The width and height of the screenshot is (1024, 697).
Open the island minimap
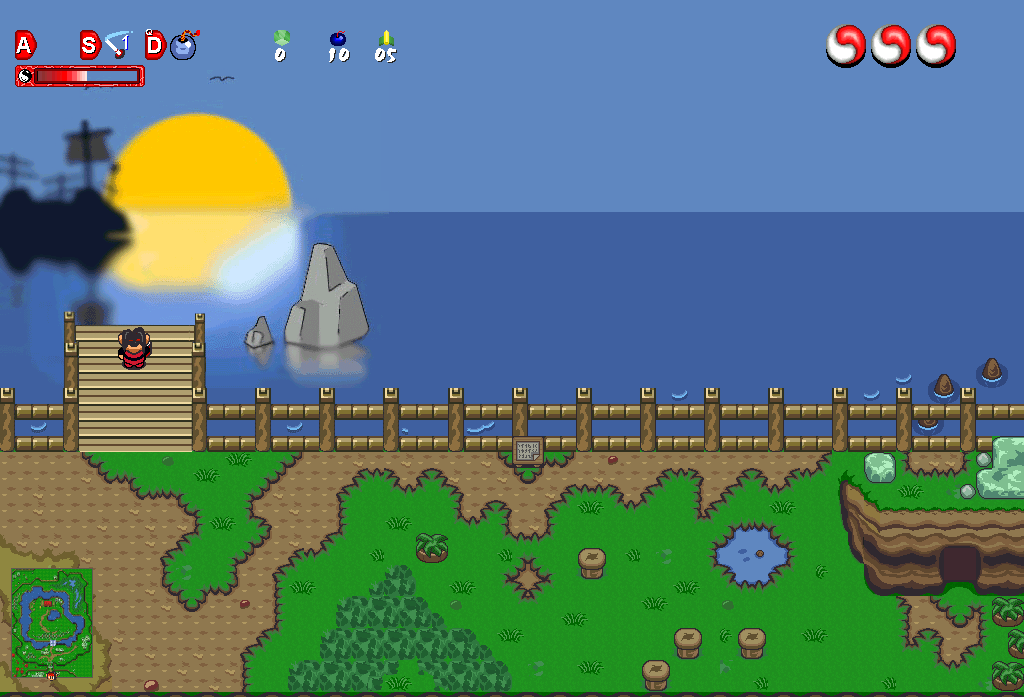[x=51, y=622]
